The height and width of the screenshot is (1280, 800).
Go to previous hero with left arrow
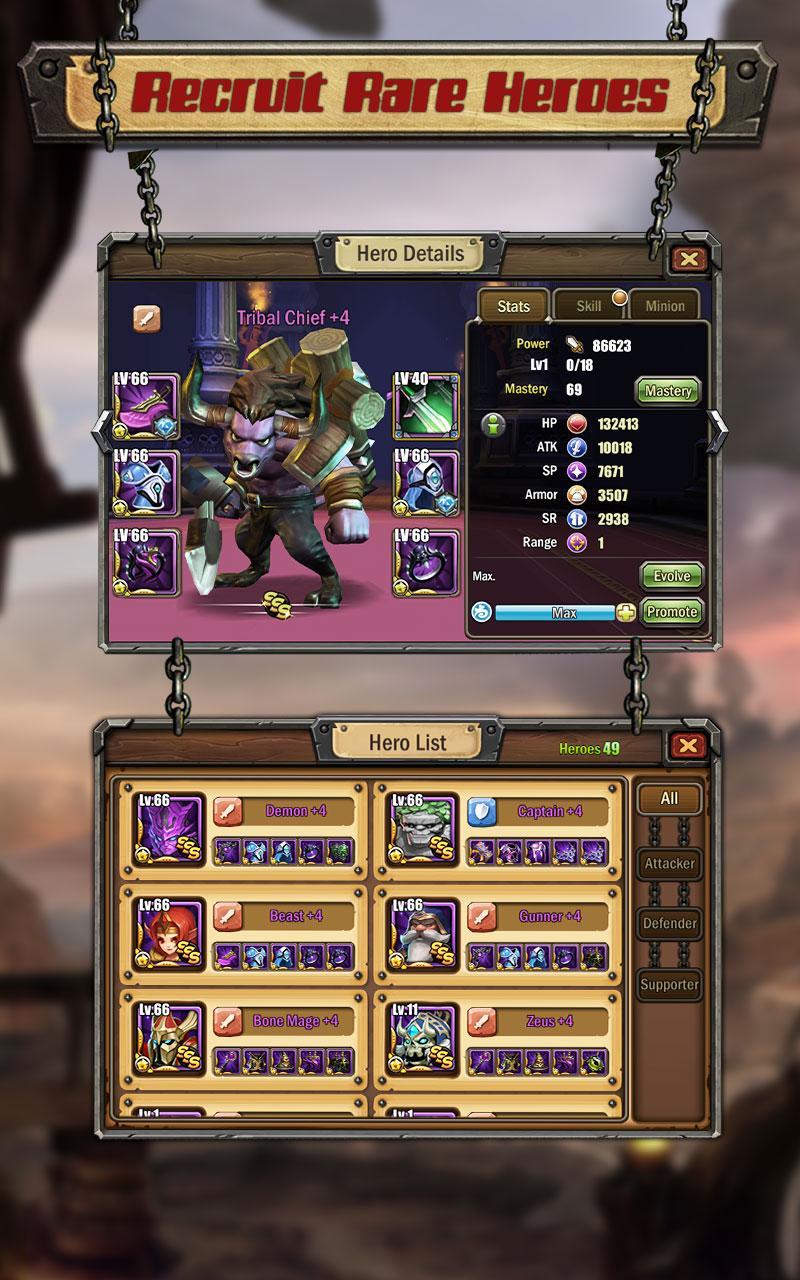pos(102,430)
